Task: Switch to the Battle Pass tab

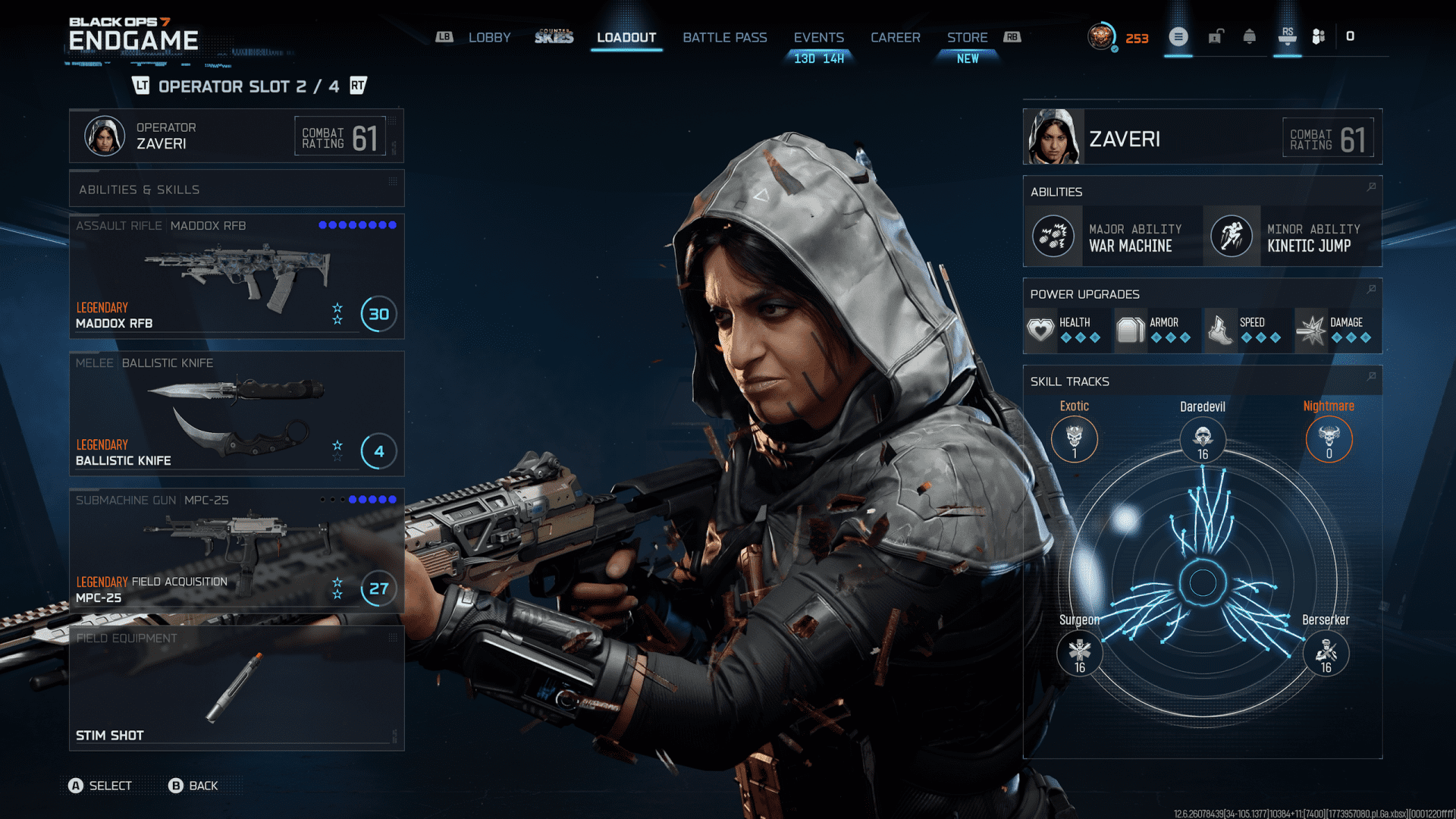Action: [724, 37]
